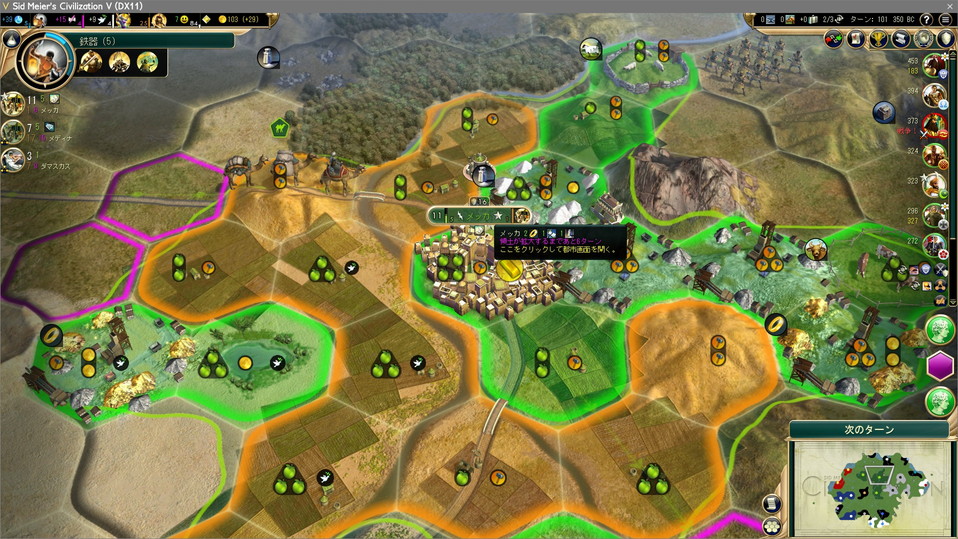This screenshot has height=539, width=958.
Task: Open the military overview shield icon
Action: point(947,39)
